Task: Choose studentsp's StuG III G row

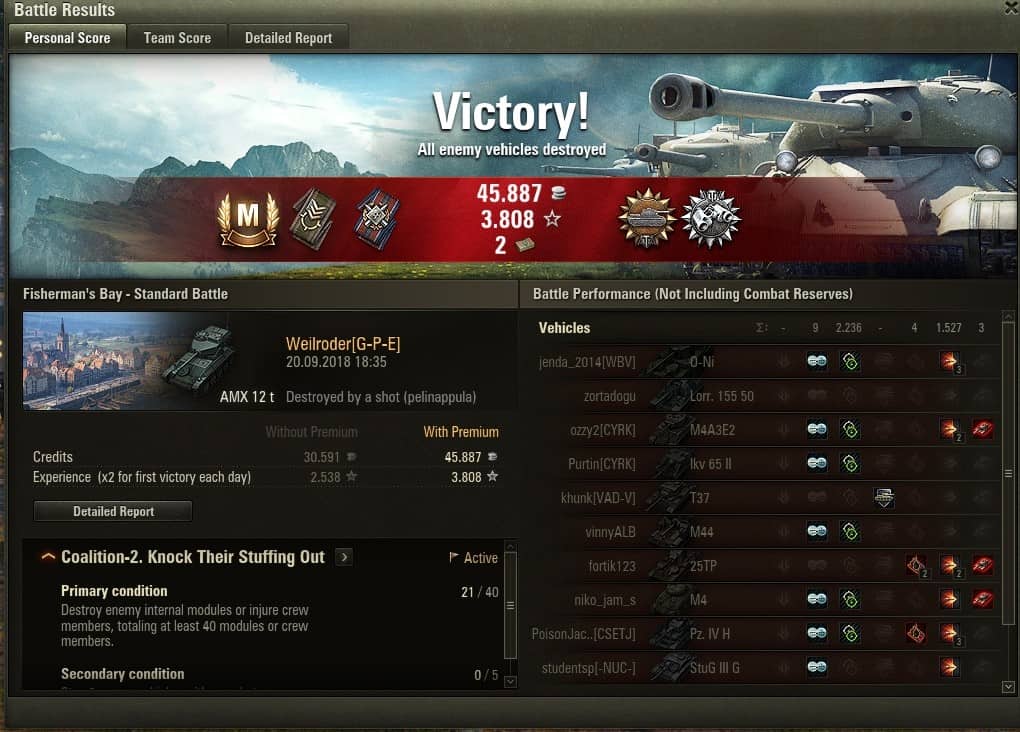Action: [760, 668]
